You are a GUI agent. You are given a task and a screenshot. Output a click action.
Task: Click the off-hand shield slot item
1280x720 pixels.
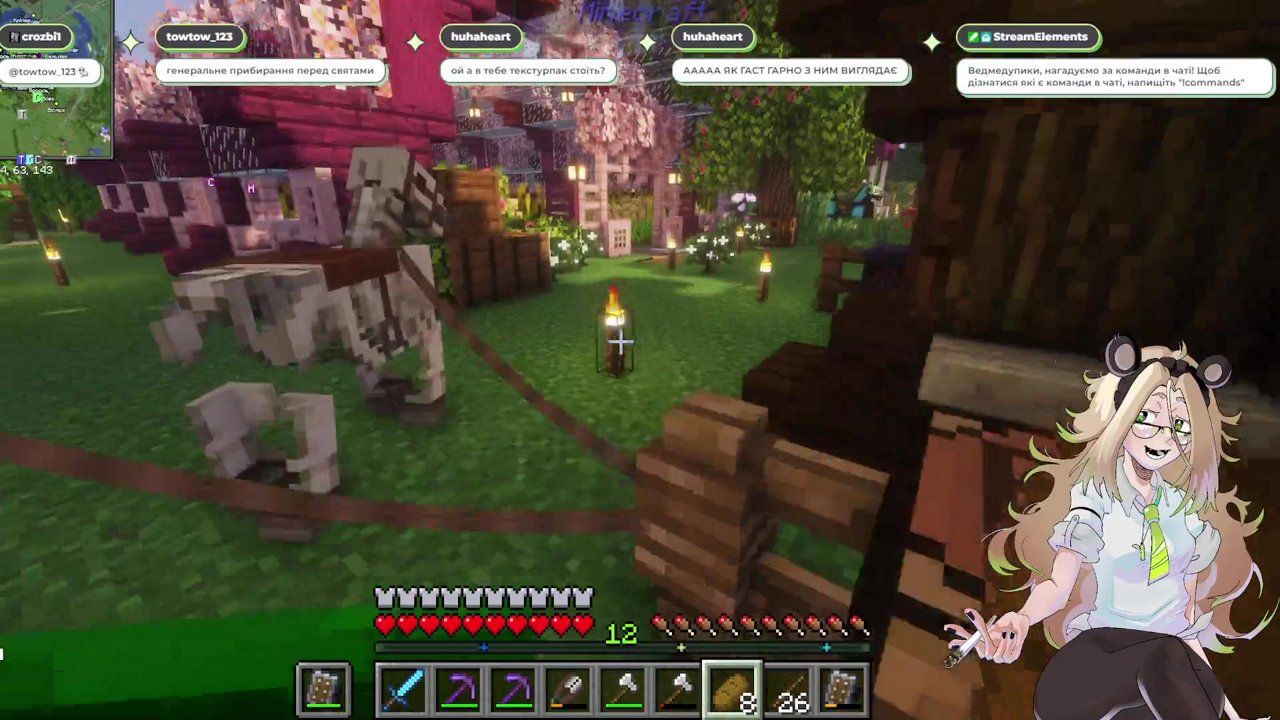[324, 688]
